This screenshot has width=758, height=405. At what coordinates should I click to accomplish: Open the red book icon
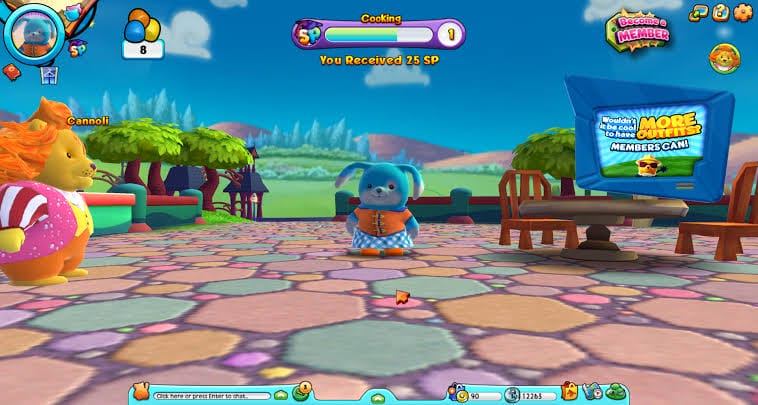pyautogui.click(x=13, y=71)
